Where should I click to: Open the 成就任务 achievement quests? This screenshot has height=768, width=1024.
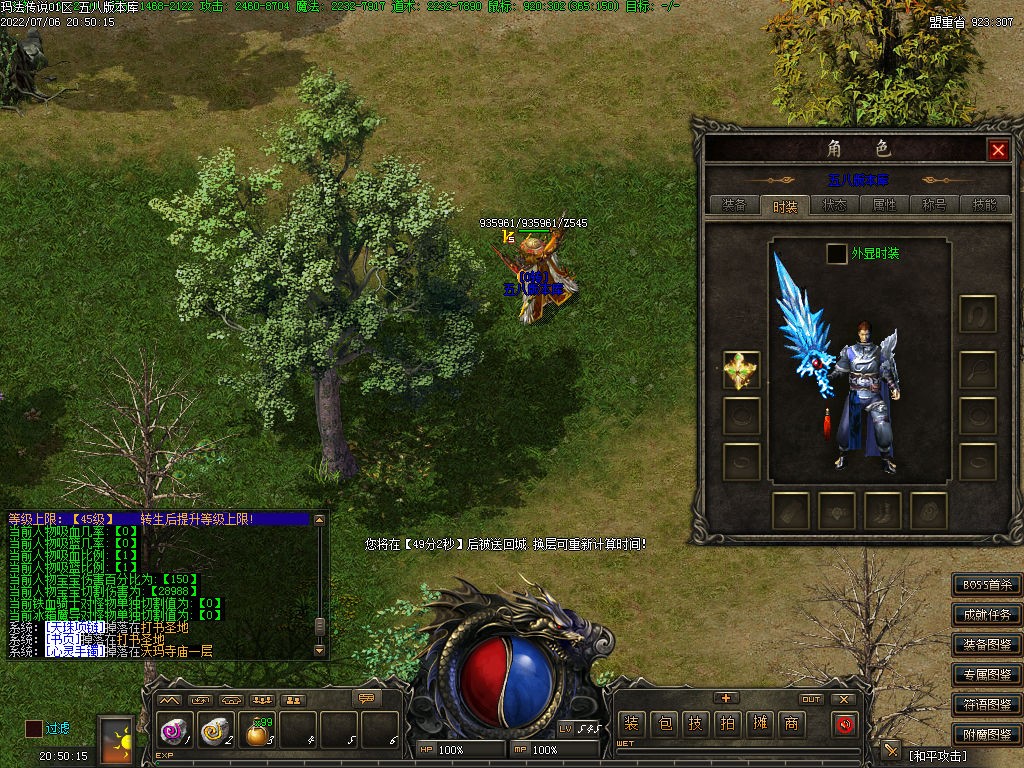(x=987, y=615)
